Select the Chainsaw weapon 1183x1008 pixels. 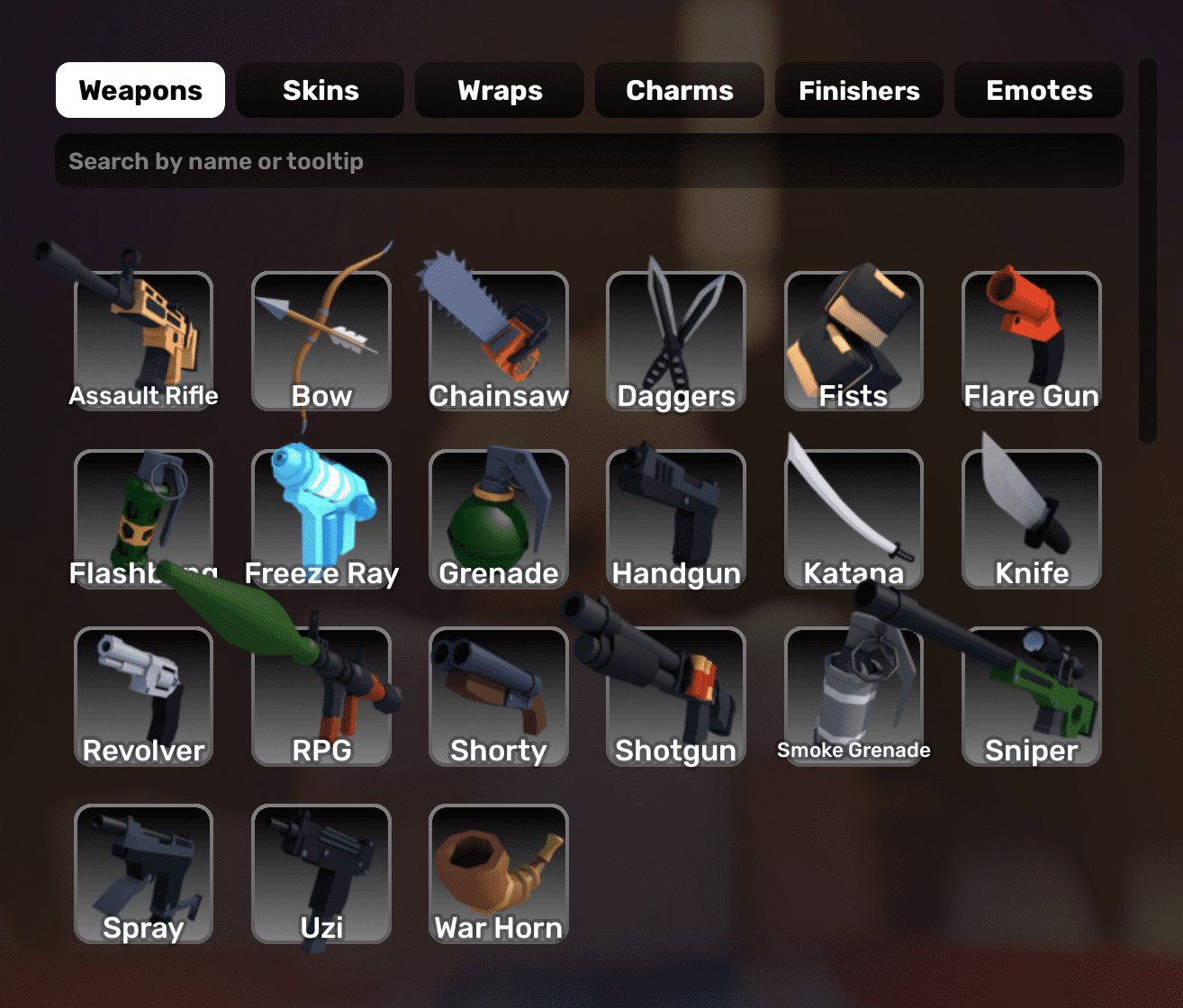pyautogui.click(x=499, y=342)
